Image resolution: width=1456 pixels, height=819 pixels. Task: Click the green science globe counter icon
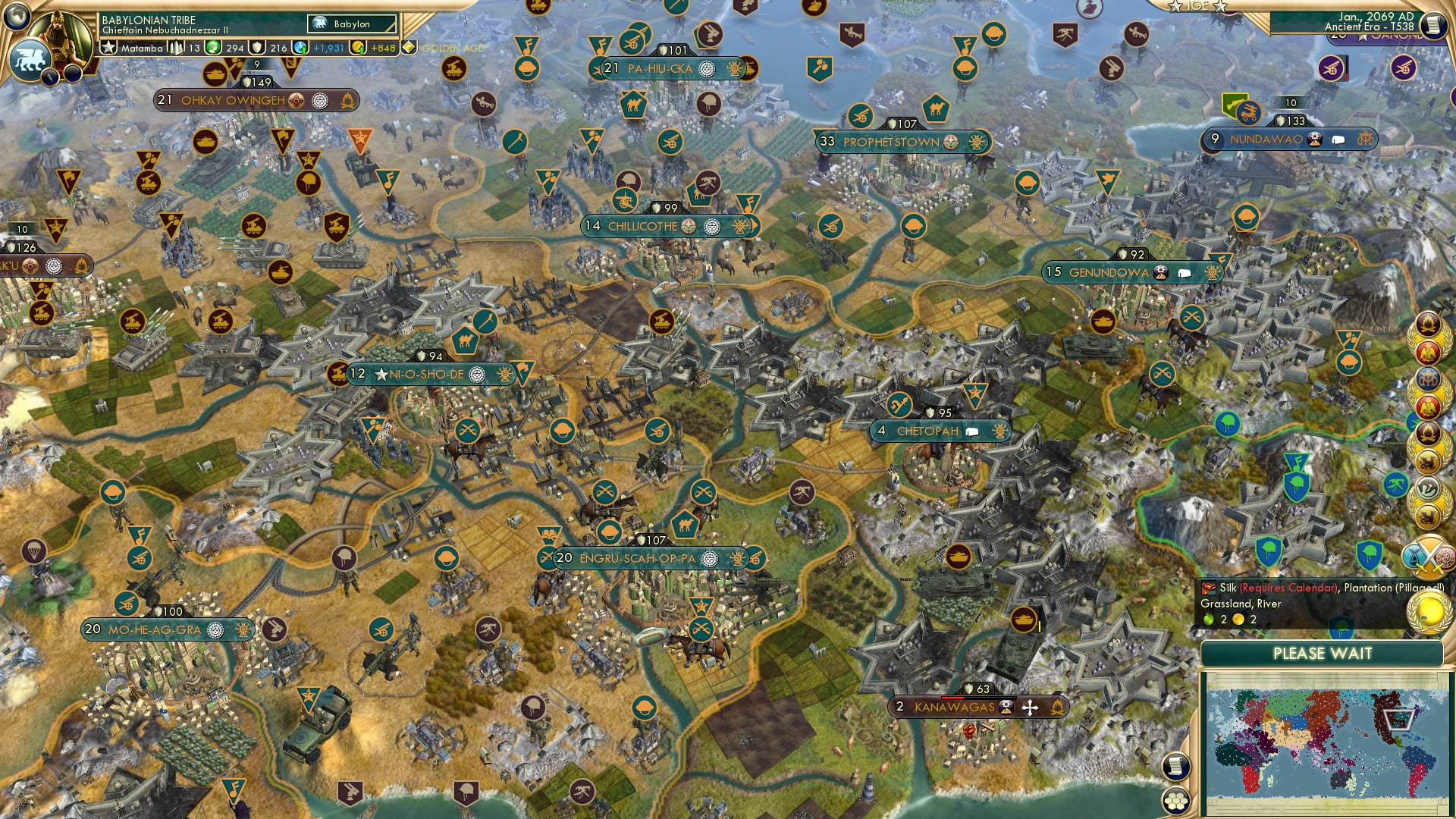212,47
